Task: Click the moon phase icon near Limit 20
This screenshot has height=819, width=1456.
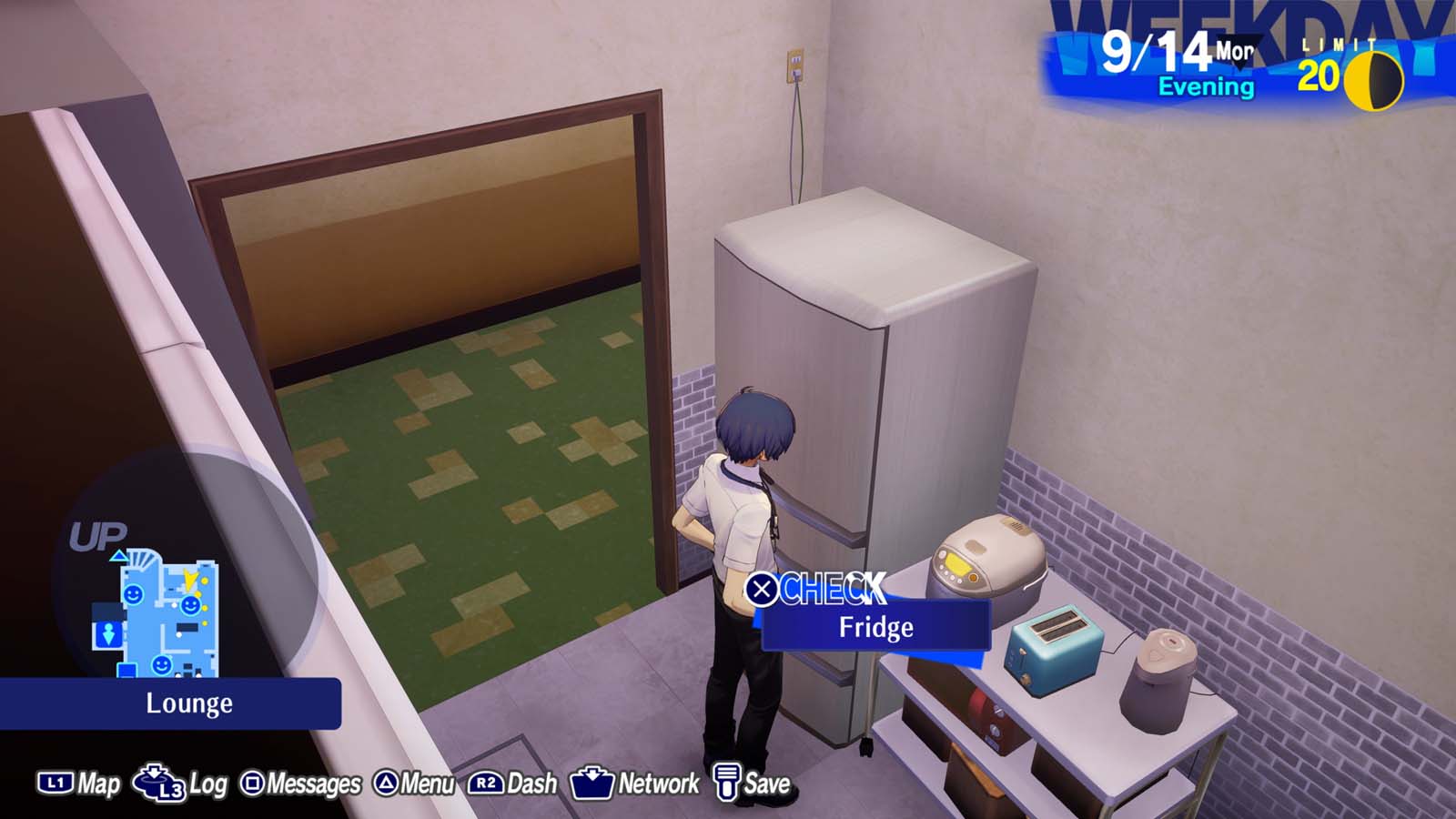Action: pos(1373,77)
